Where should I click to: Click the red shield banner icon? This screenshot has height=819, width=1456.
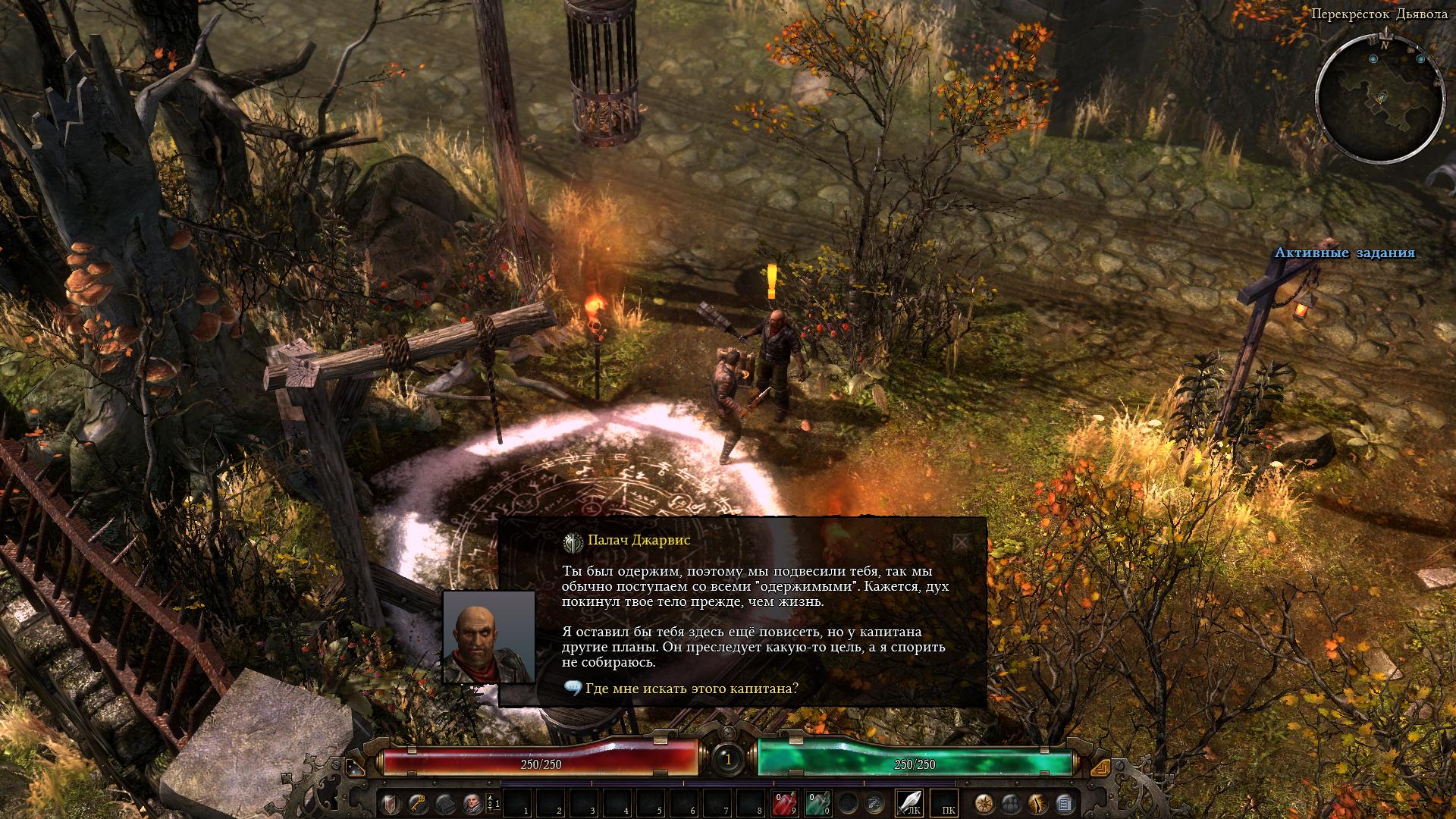click(390, 802)
